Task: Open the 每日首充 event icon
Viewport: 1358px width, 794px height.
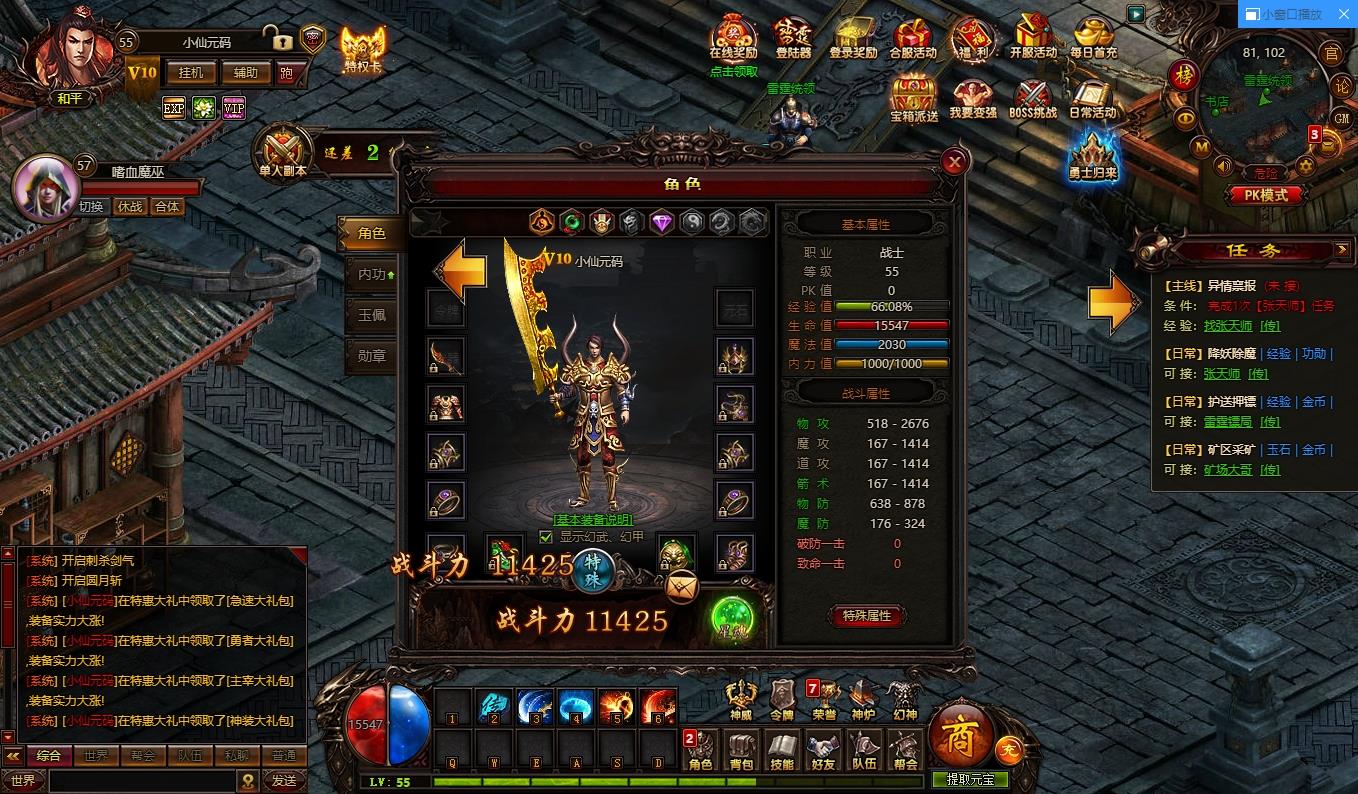Action: 1093,38
